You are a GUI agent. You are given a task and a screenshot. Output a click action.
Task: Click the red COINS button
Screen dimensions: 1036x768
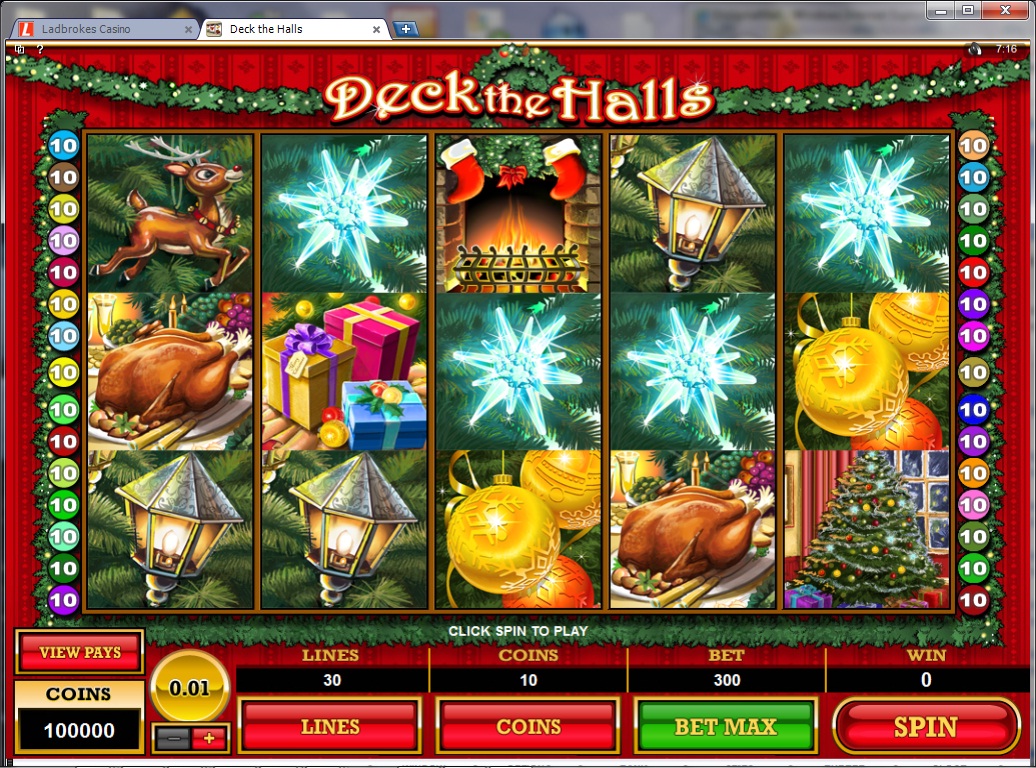tap(528, 727)
